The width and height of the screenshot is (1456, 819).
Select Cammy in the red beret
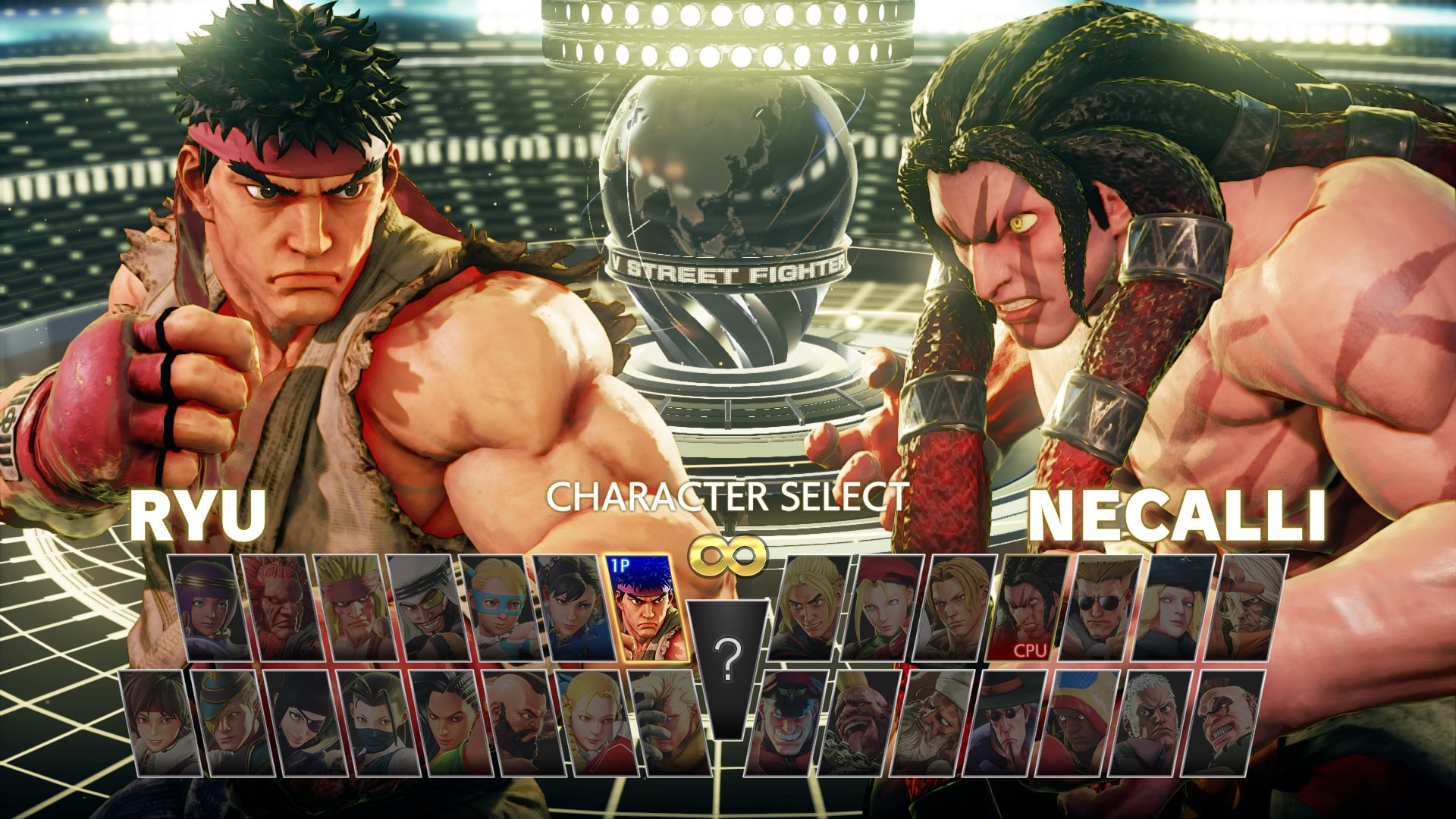[880, 607]
